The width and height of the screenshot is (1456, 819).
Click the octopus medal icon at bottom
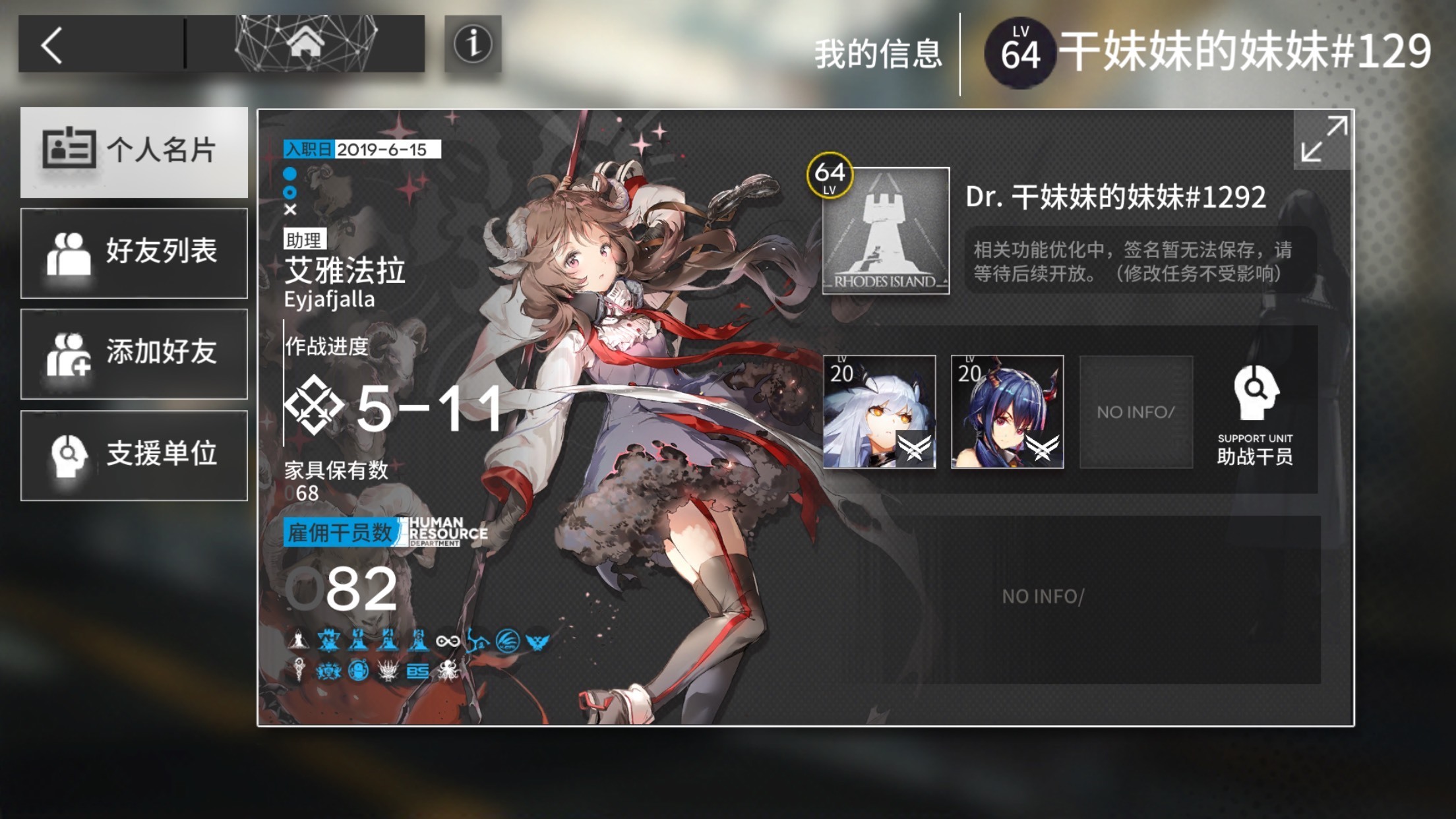[x=449, y=671]
